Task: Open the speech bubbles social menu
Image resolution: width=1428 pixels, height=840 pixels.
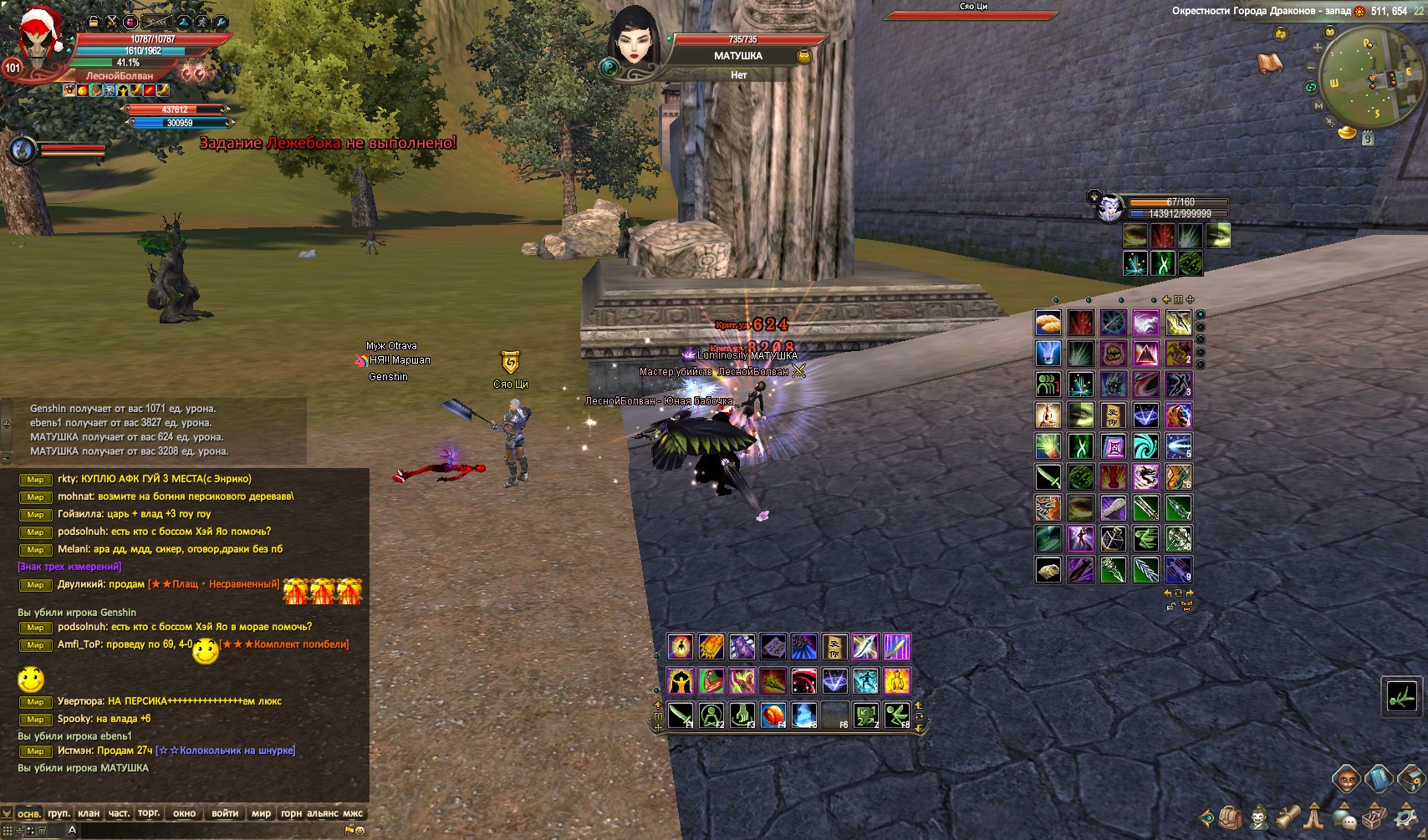Action: pos(1344,817)
